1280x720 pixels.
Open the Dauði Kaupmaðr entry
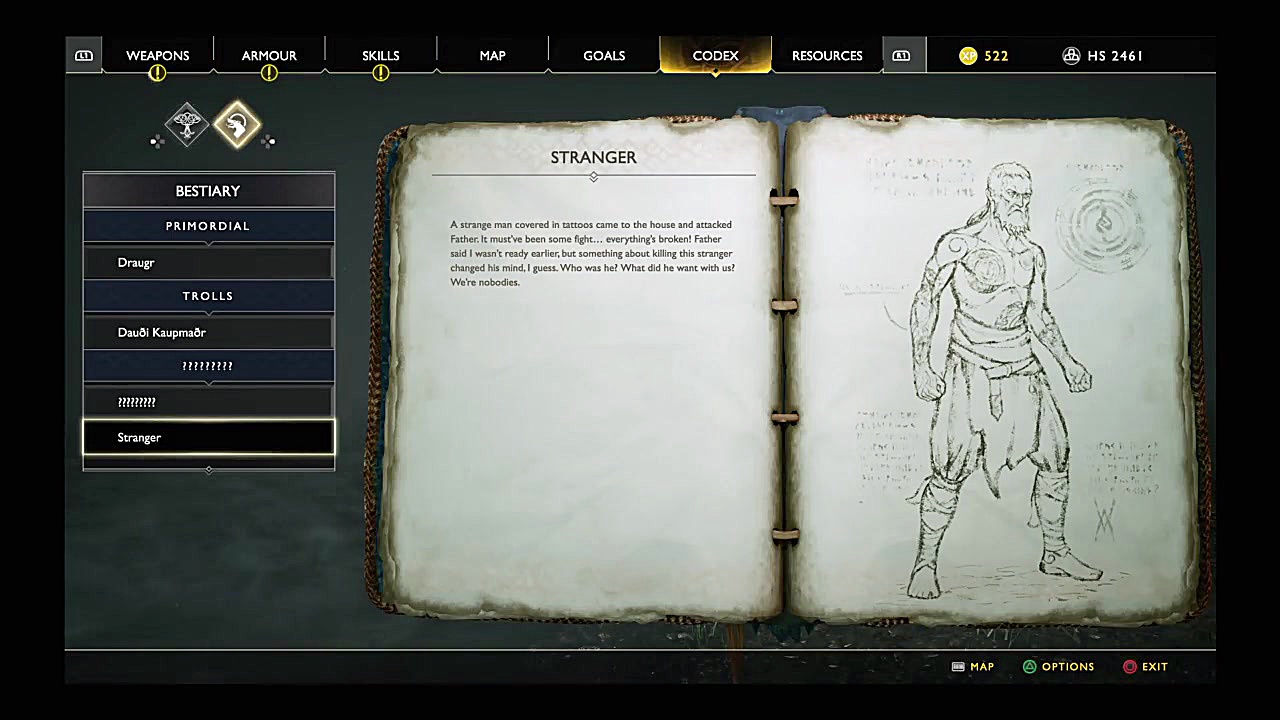tap(208, 333)
